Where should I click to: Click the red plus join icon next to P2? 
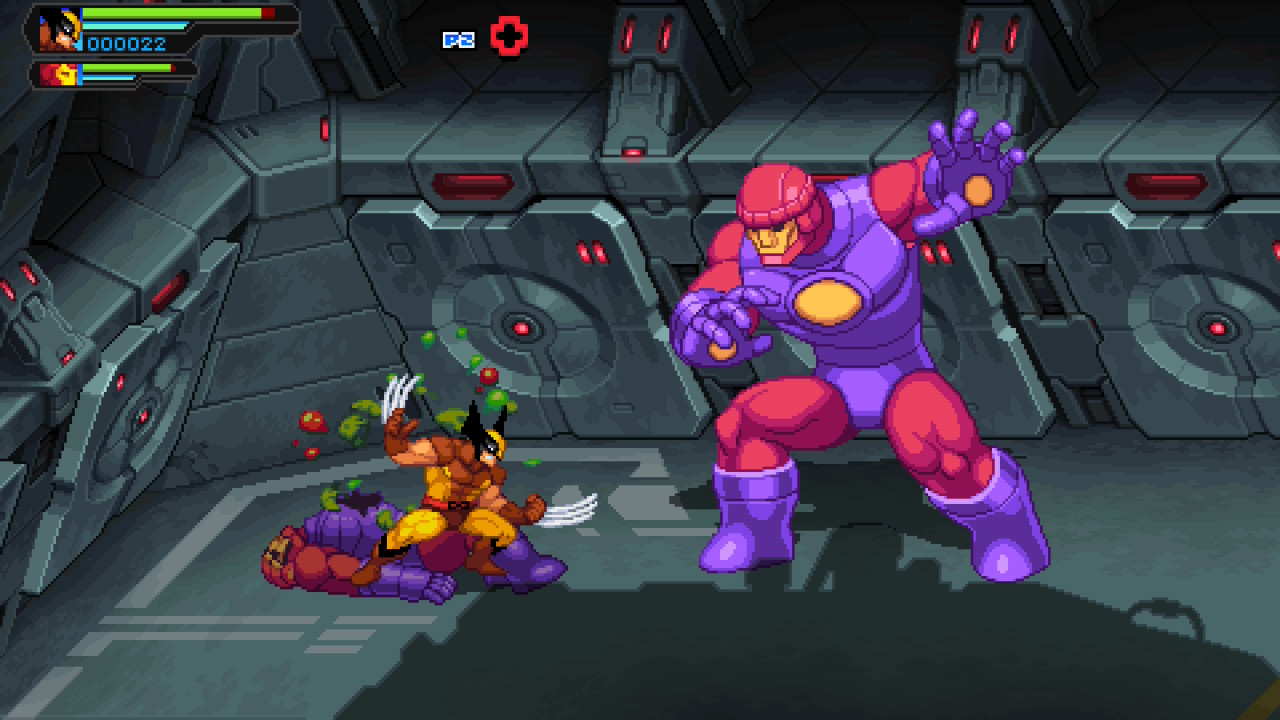pos(510,35)
